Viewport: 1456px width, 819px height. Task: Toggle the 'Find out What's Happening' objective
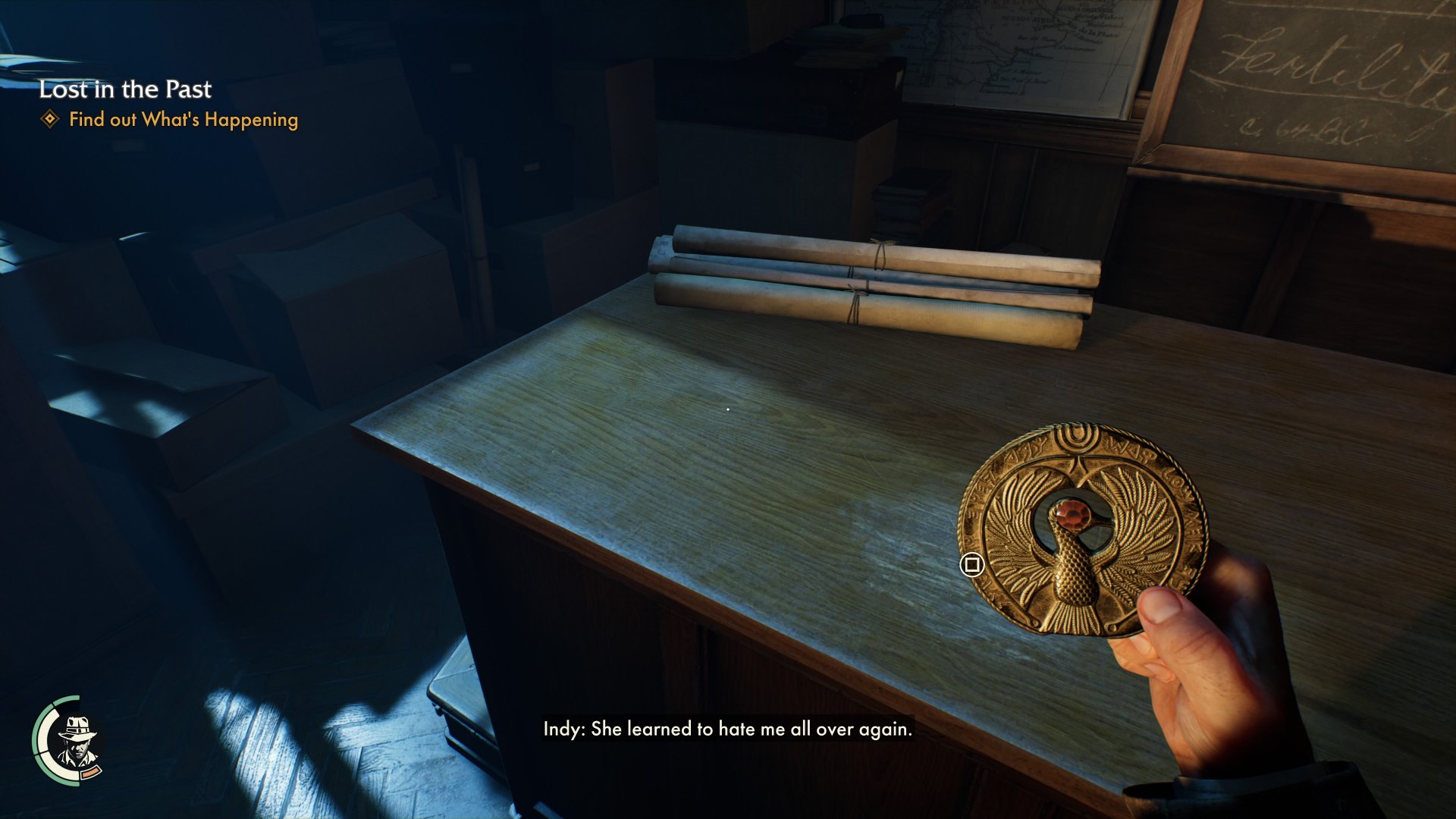click(x=184, y=120)
